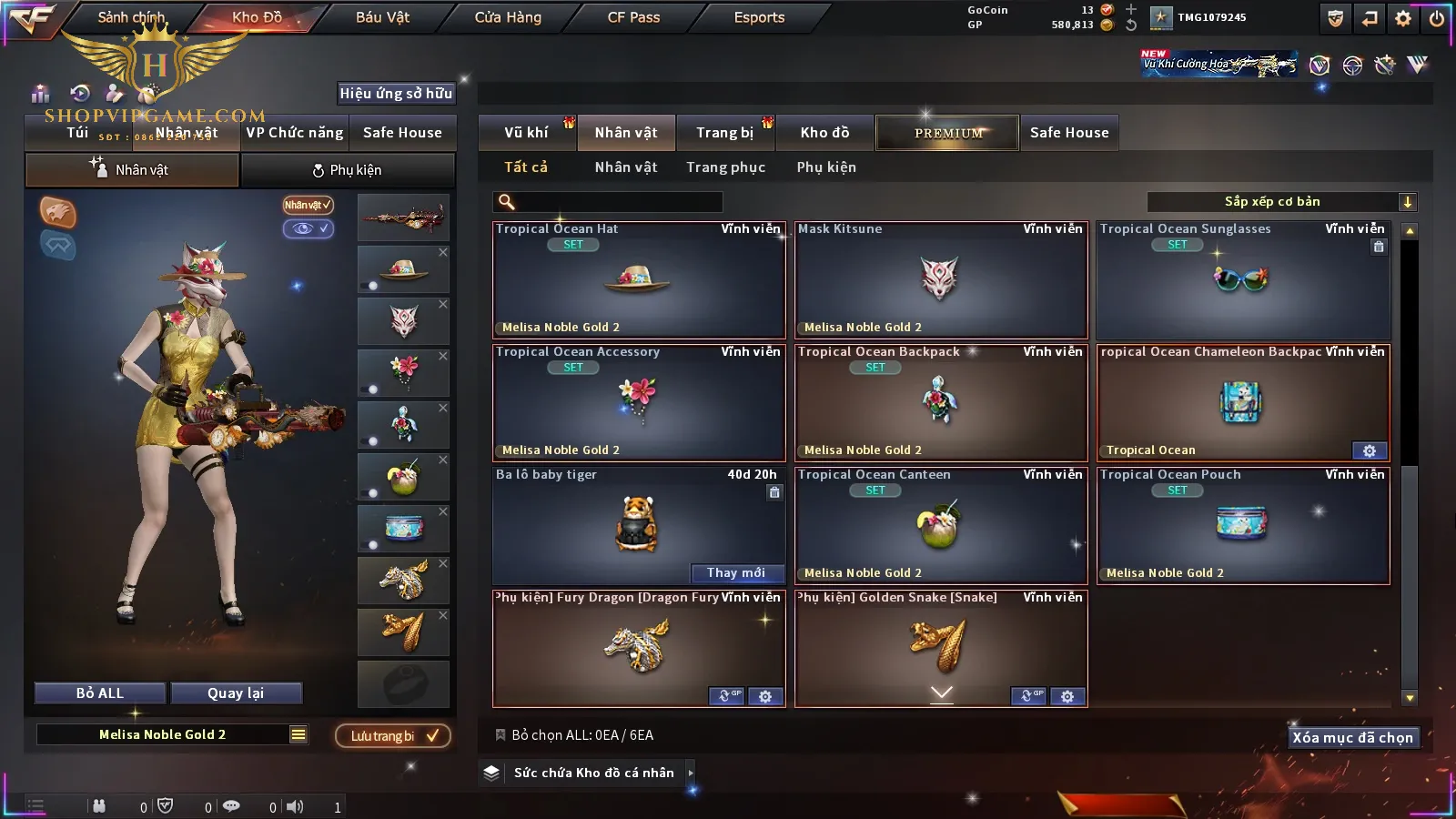Image resolution: width=1456 pixels, height=819 pixels.
Task: Renew the Ba lô baby tiger with Thay mới
Action: [735, 572]
